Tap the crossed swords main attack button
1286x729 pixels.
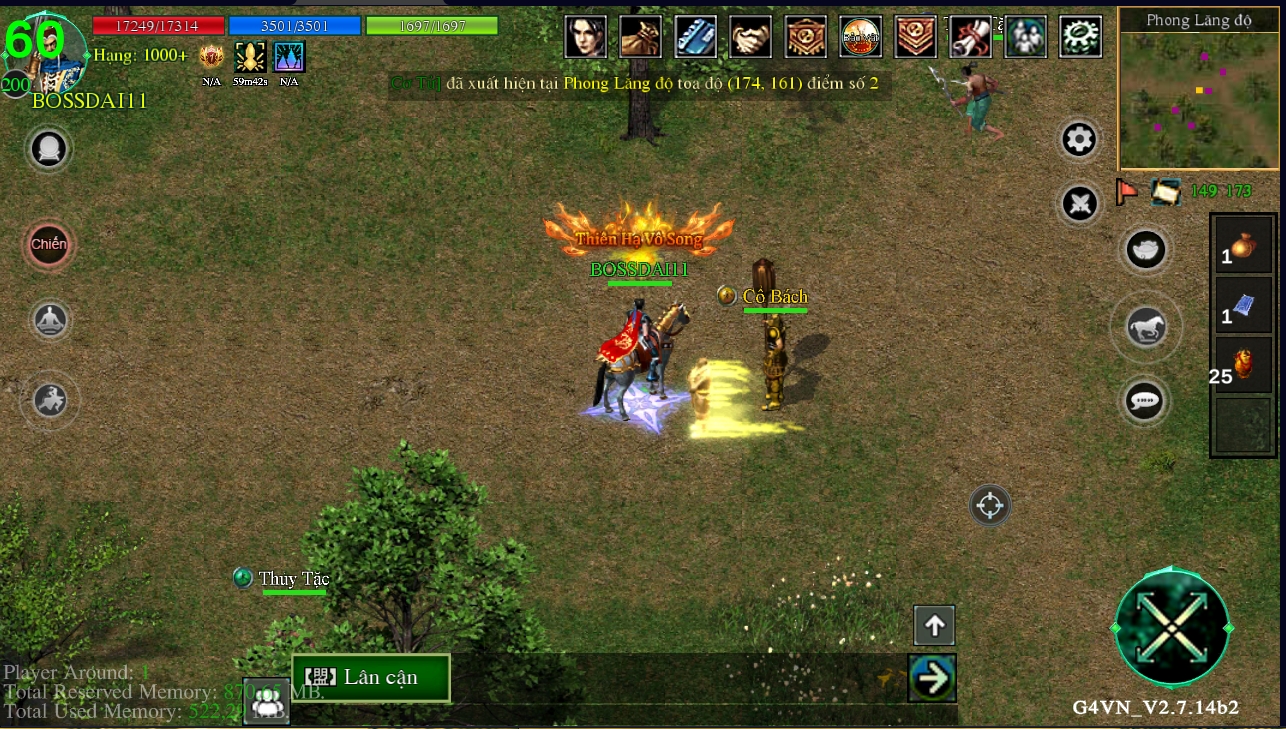click(1171, 628)
